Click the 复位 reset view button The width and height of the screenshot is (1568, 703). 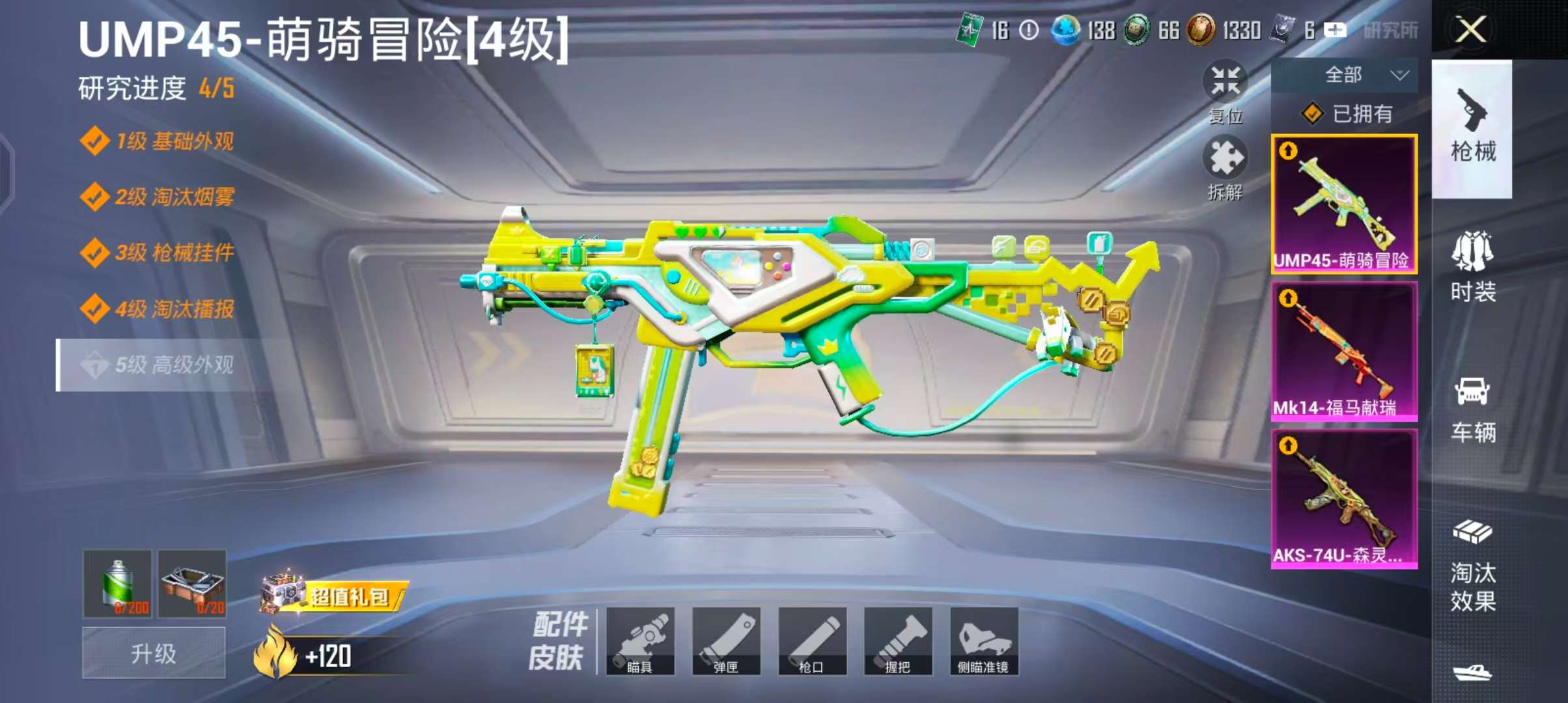tap(1225, 89)
